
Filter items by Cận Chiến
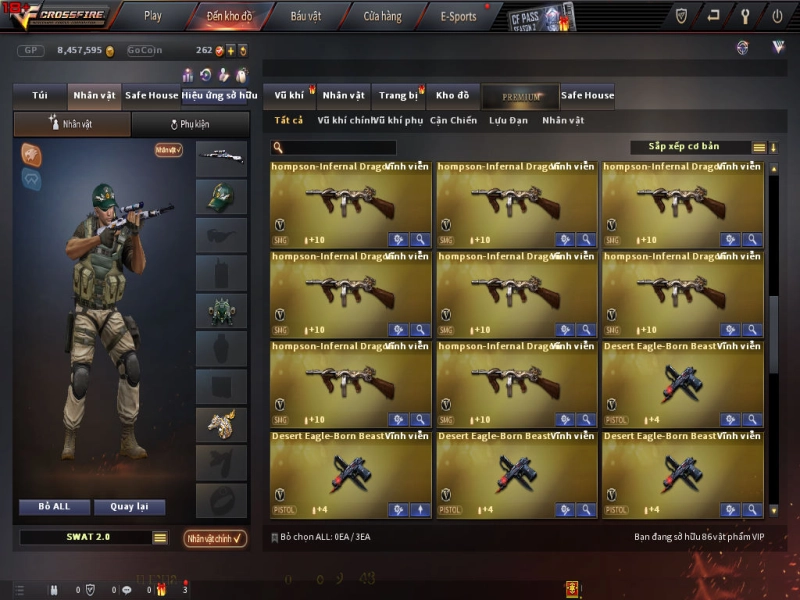(x=453, y=121)
